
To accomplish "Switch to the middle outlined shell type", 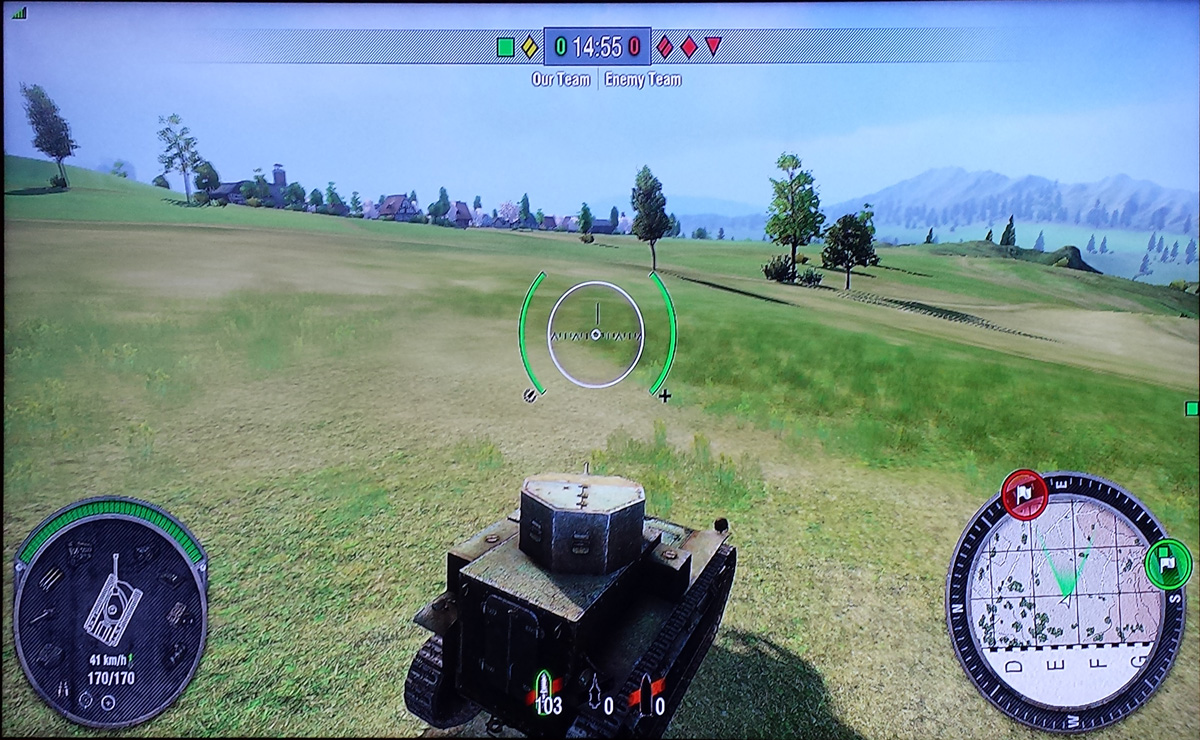I will [596, 689].
